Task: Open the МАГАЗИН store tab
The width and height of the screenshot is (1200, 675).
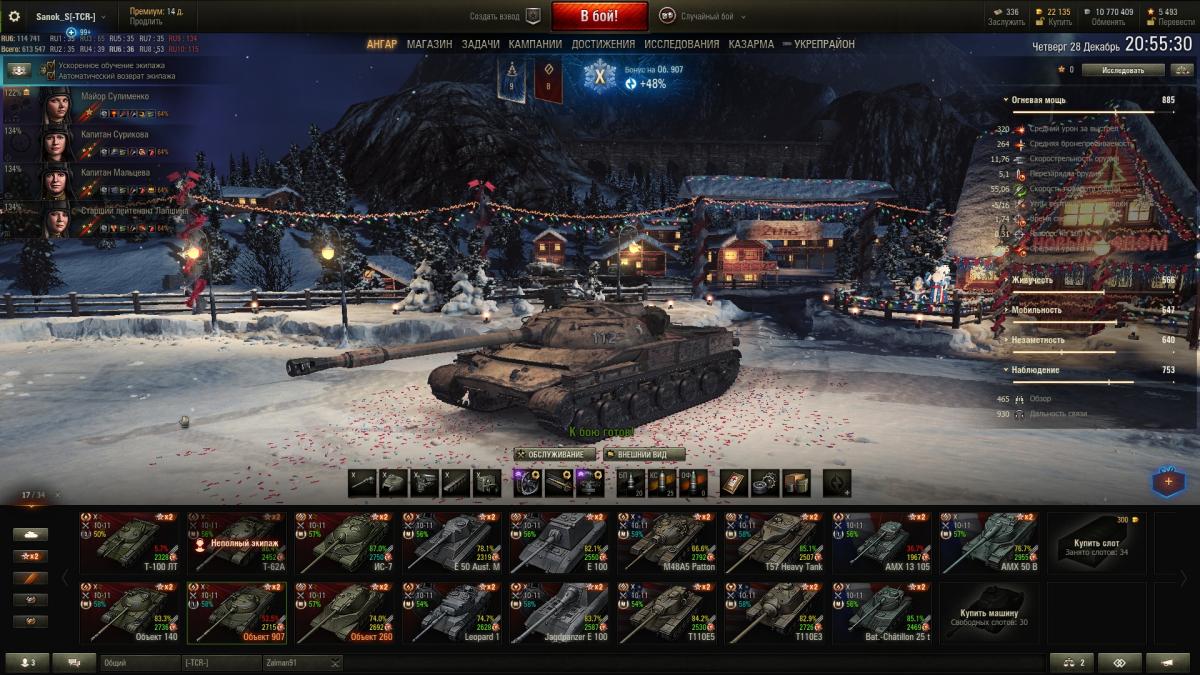Action: [429, 44]
